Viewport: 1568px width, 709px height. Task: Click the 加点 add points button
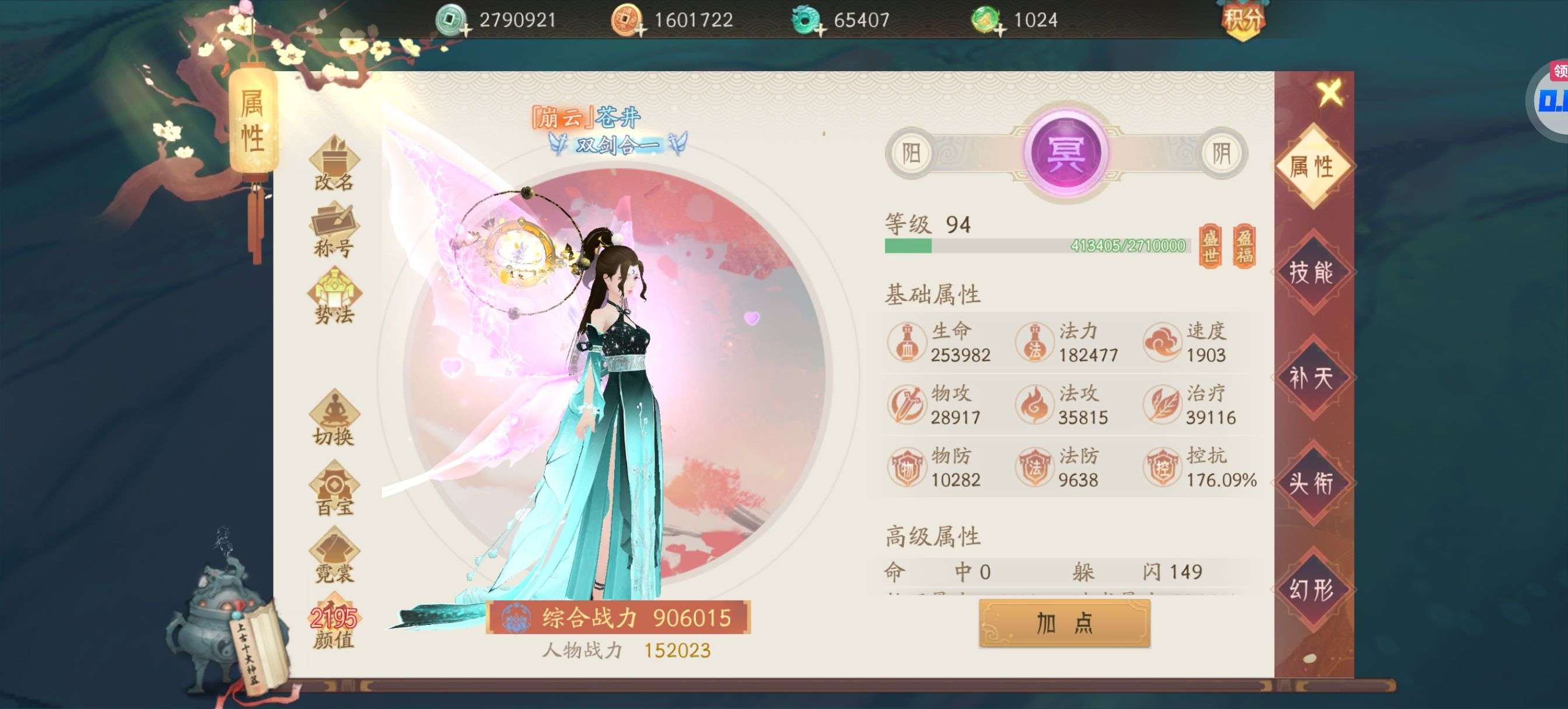[x=1064, y=623]
